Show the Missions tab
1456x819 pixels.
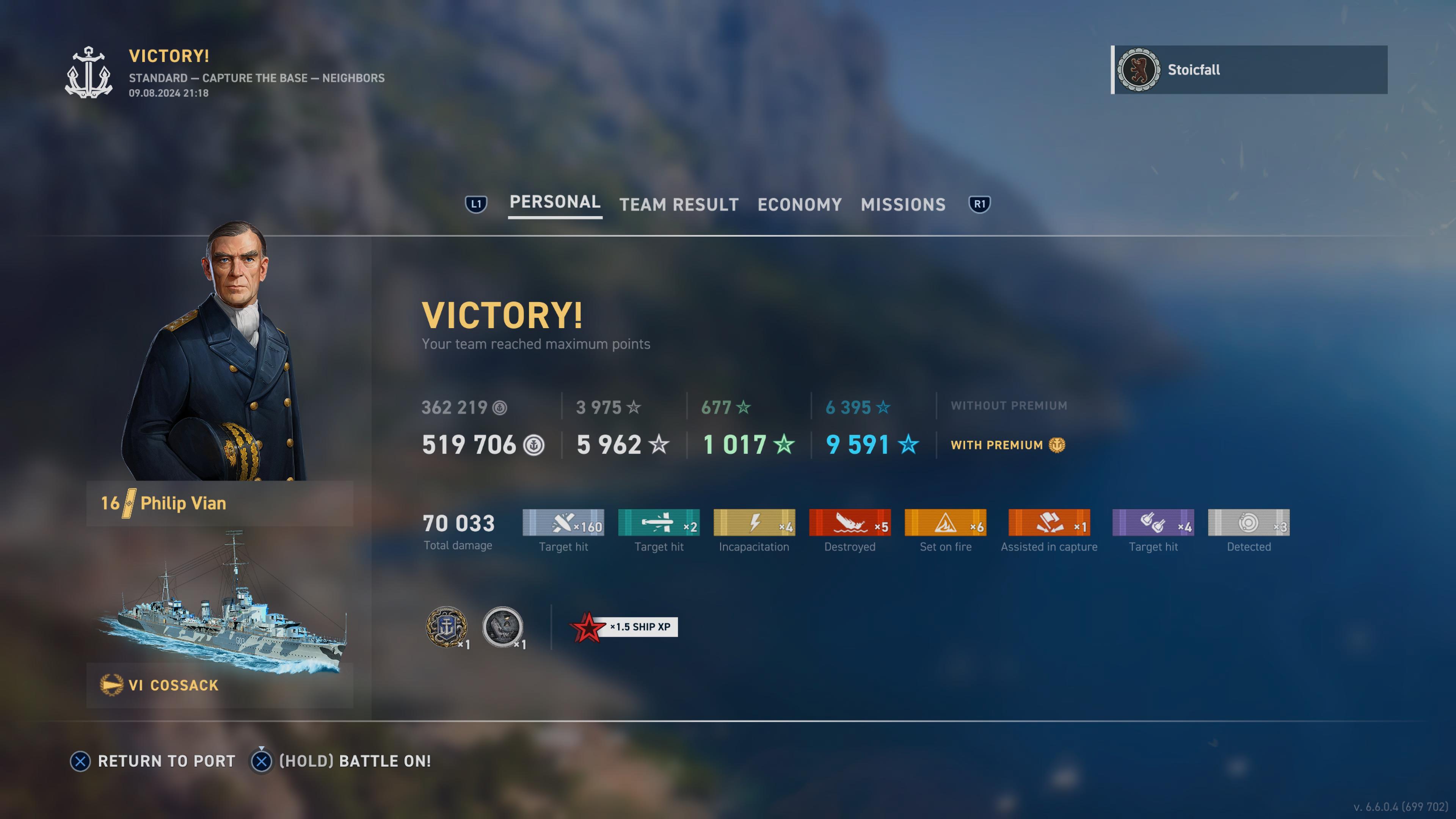tap(903, 205)
